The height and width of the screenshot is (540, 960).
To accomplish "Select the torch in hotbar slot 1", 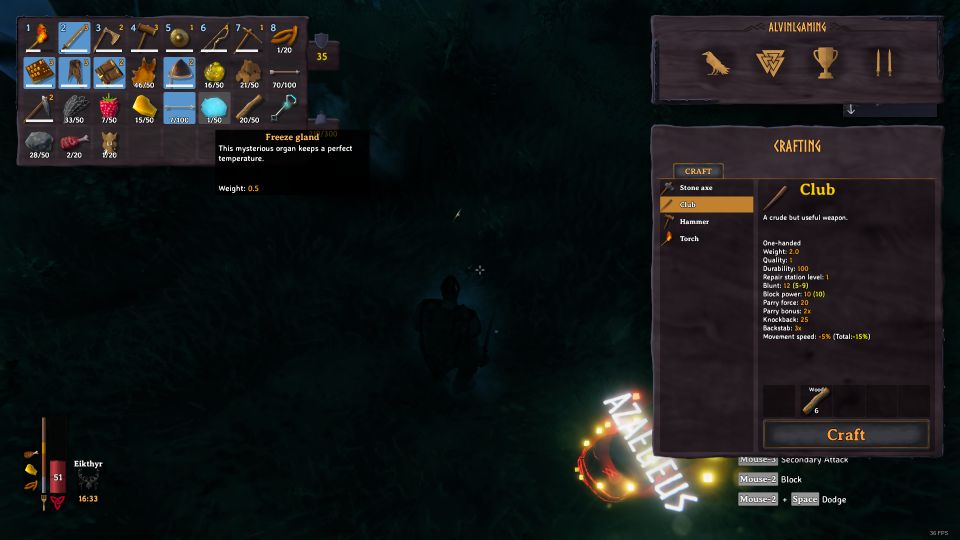I will coord(39,39).
